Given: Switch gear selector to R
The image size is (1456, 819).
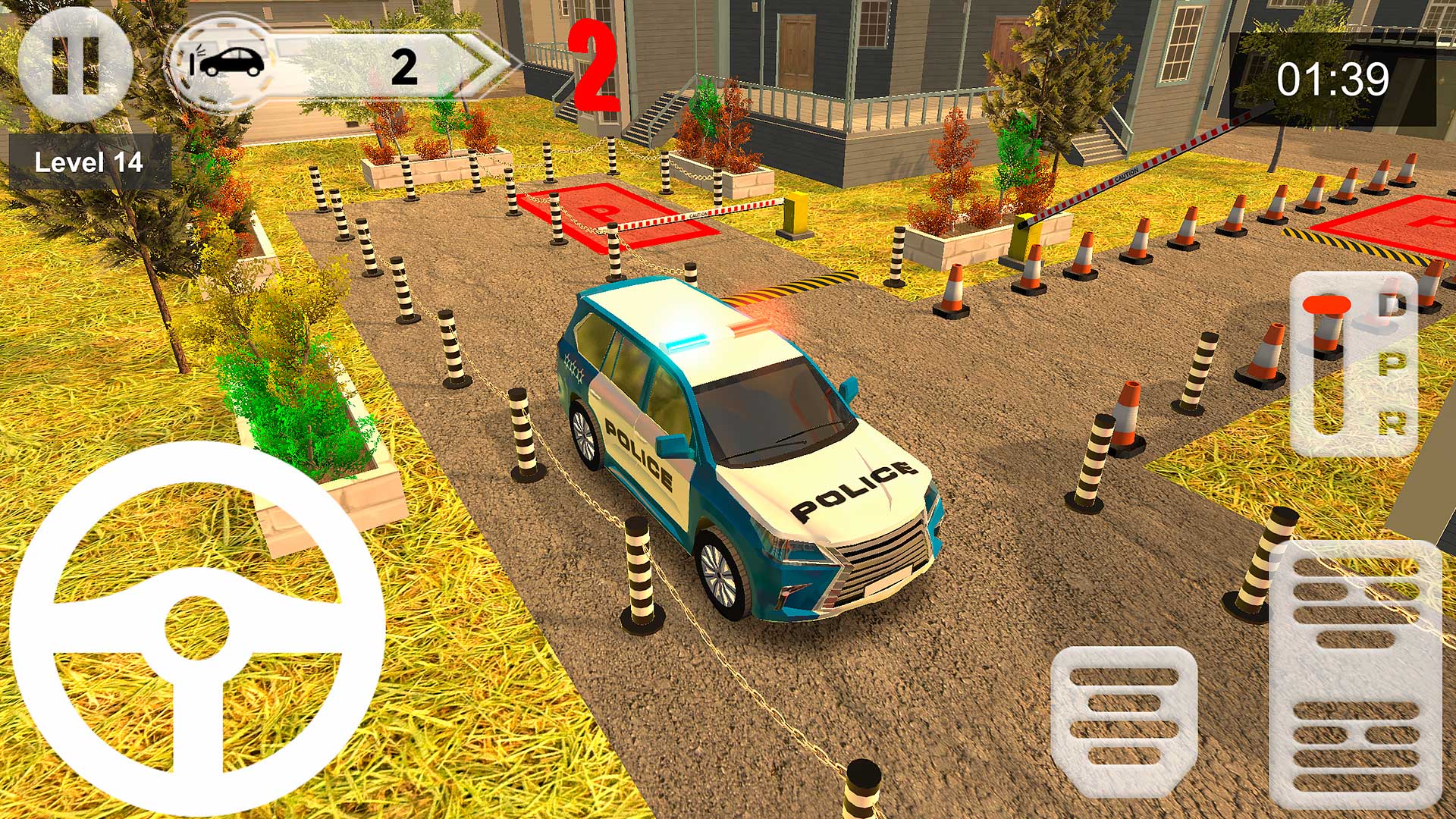Looking at the screenshot, I should pos(1392,423).
